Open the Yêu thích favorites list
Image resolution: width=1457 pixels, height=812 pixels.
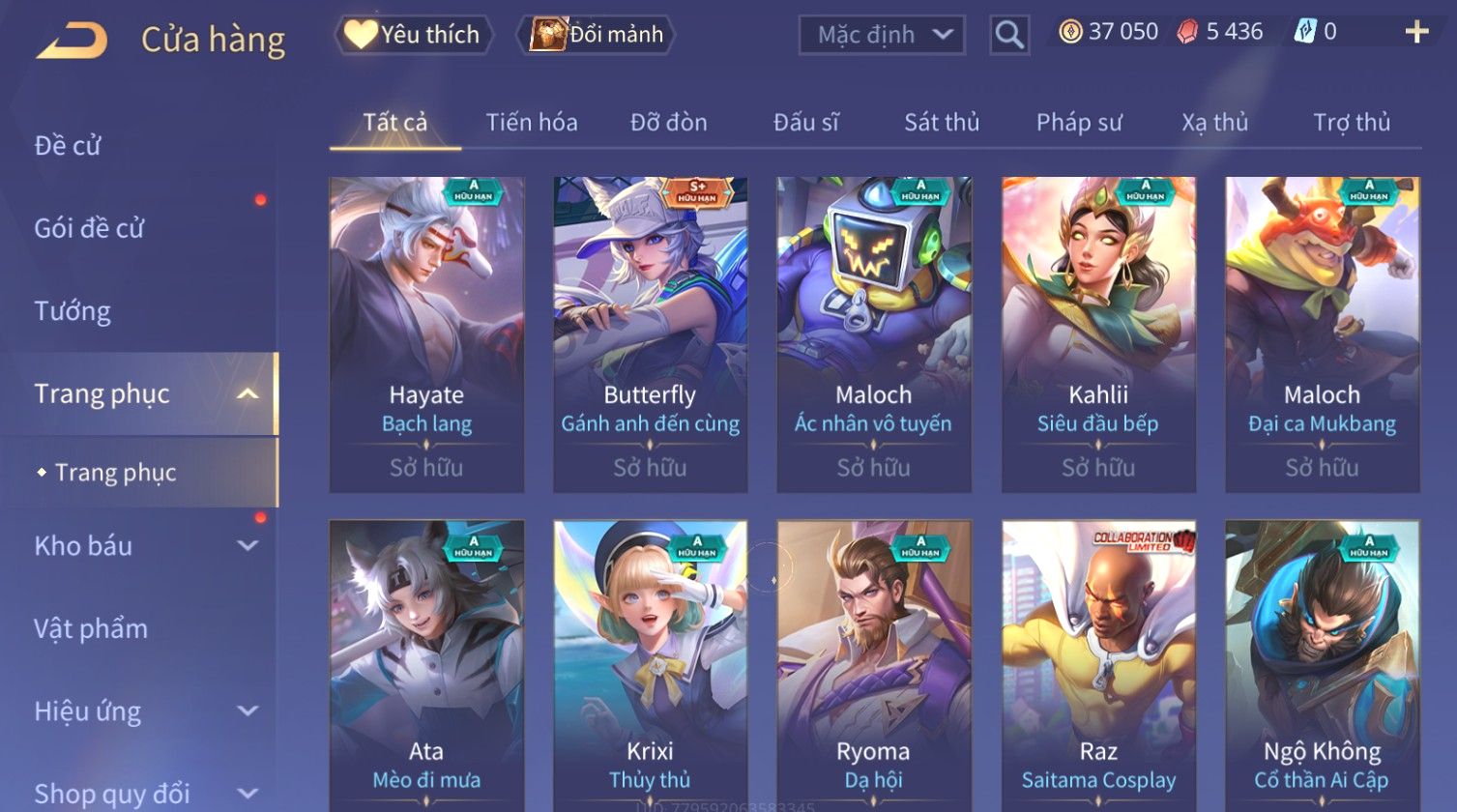[x=414, y=35]
